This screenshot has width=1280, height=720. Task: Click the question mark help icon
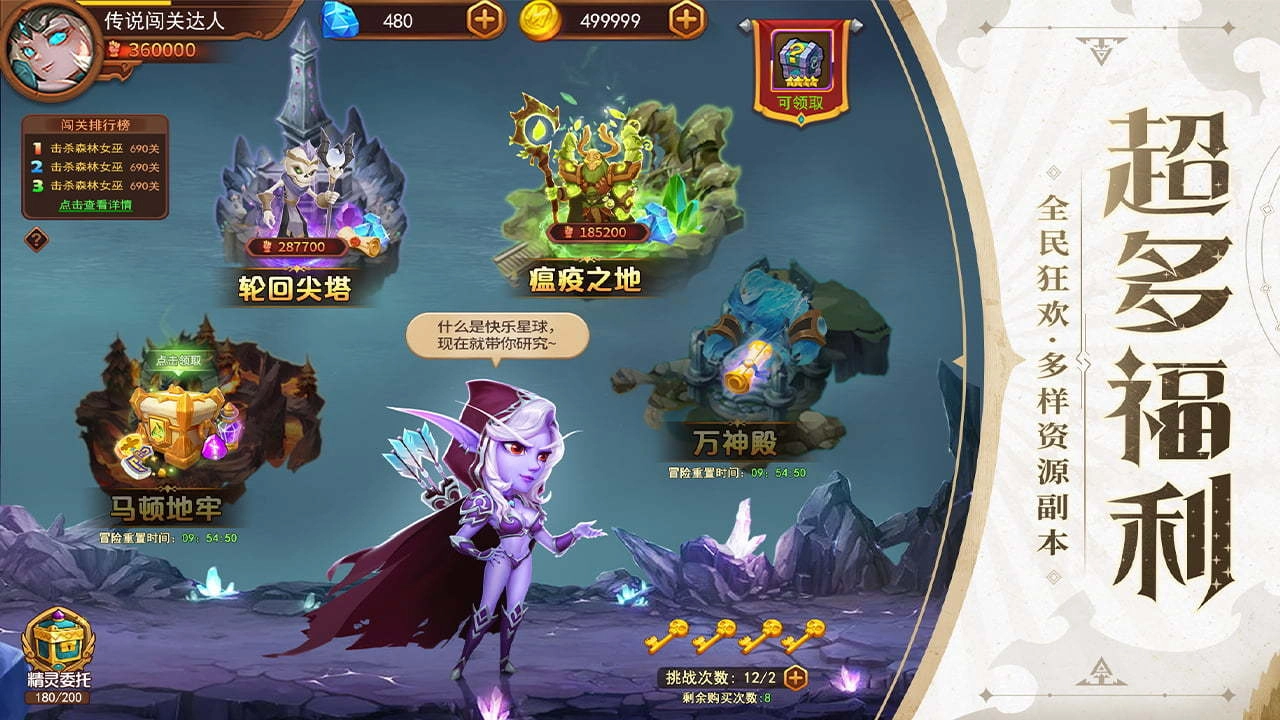pos(36,240)
